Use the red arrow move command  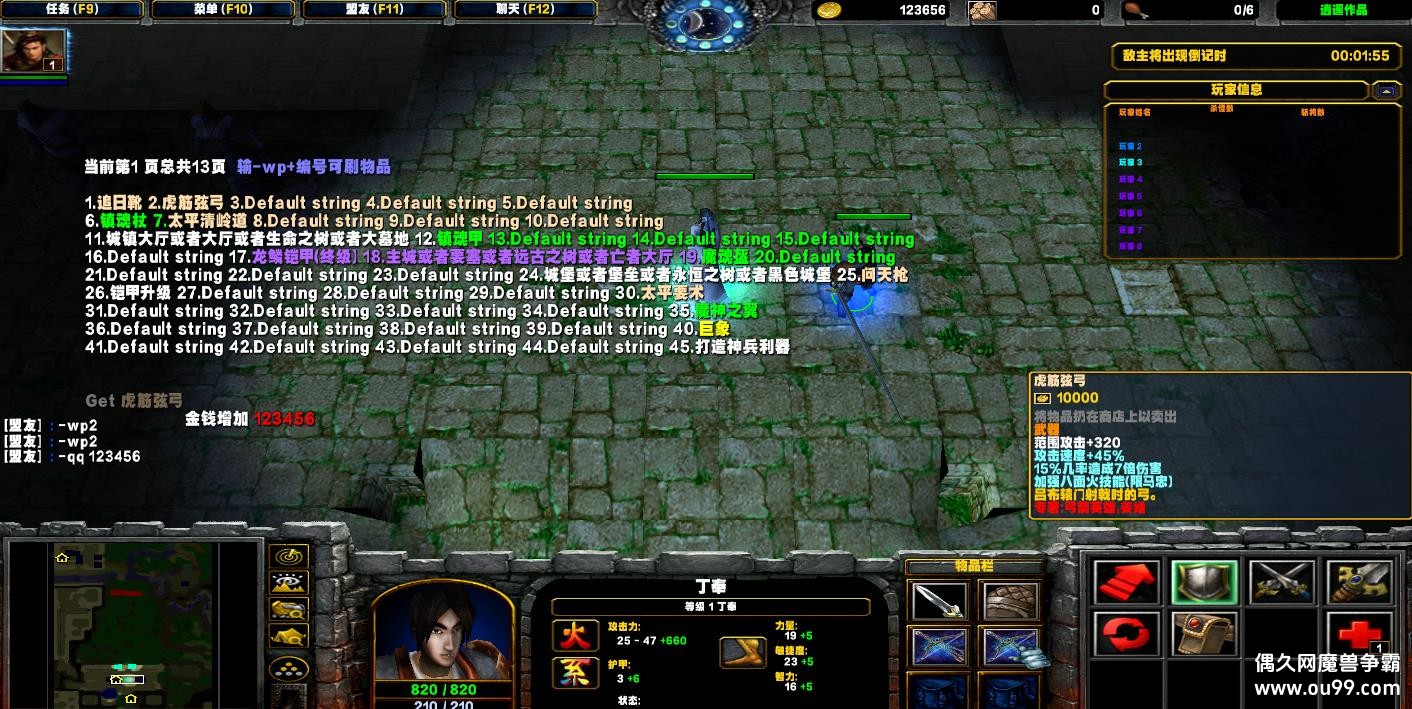click(1127, 583)
